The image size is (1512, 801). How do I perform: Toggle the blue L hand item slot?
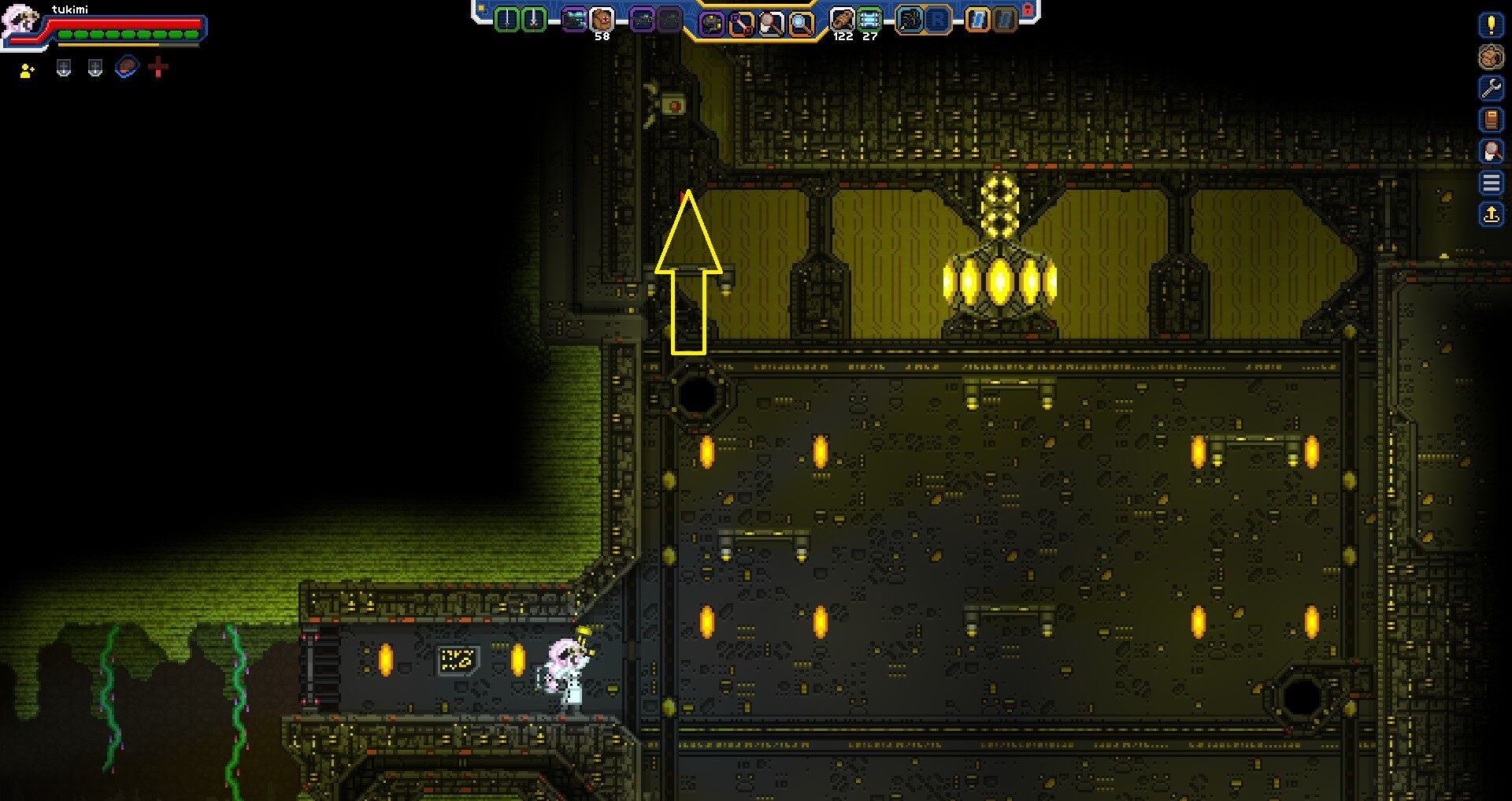[x=976, y=21]
